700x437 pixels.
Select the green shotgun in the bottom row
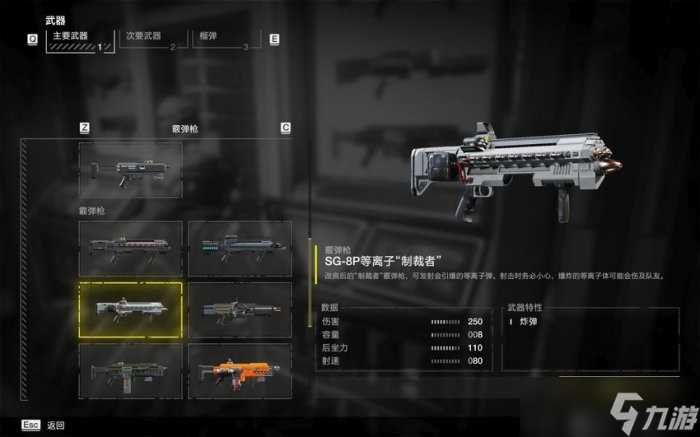pos(131,371)
